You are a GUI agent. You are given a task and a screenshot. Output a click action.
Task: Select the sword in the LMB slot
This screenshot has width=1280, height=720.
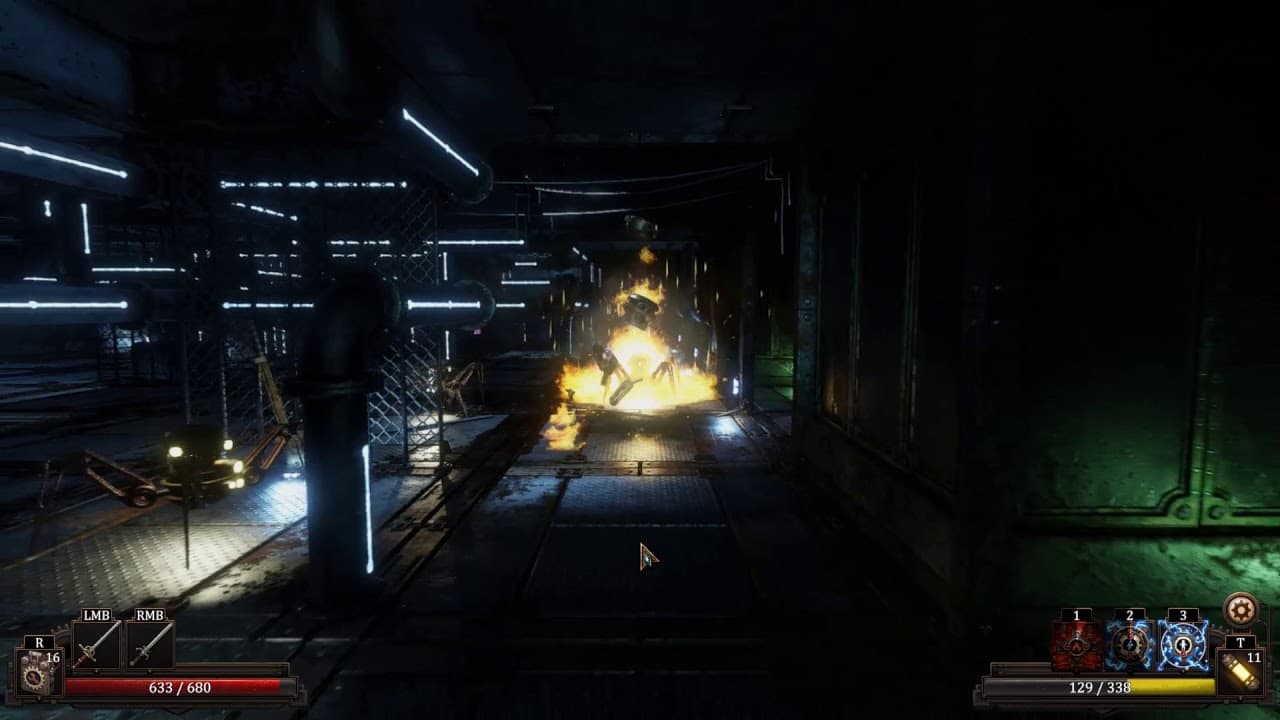point(95,644)
